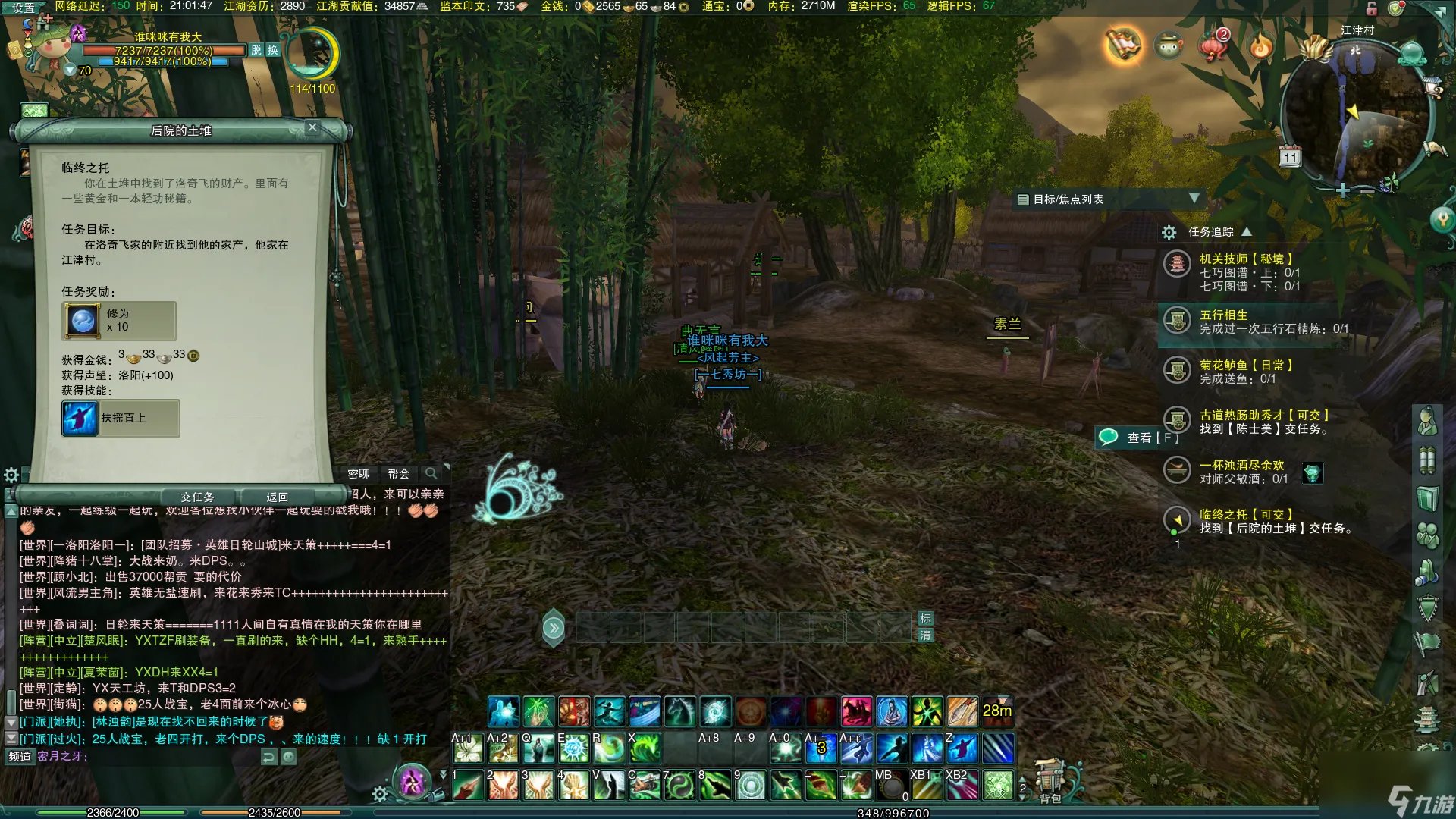The image size is (1456, 819).
Task: Click the 查看 inspect prompt button
Action: tap(1138, 438)
